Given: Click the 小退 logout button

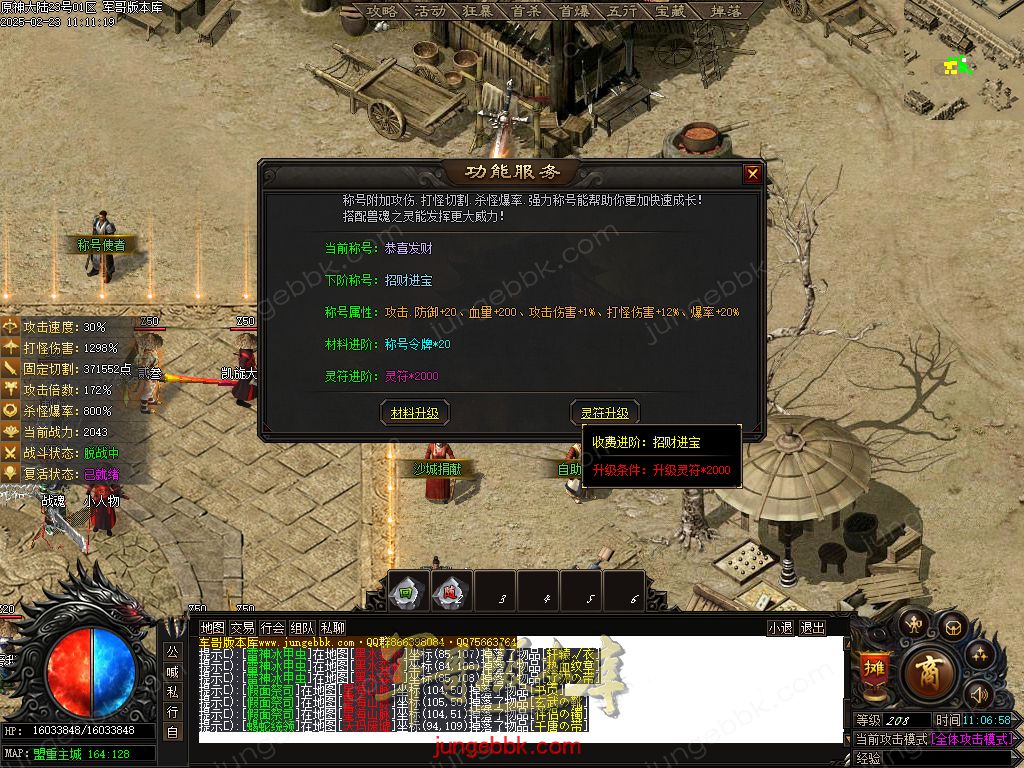Looking at the screenshot, I should point(780,627).
